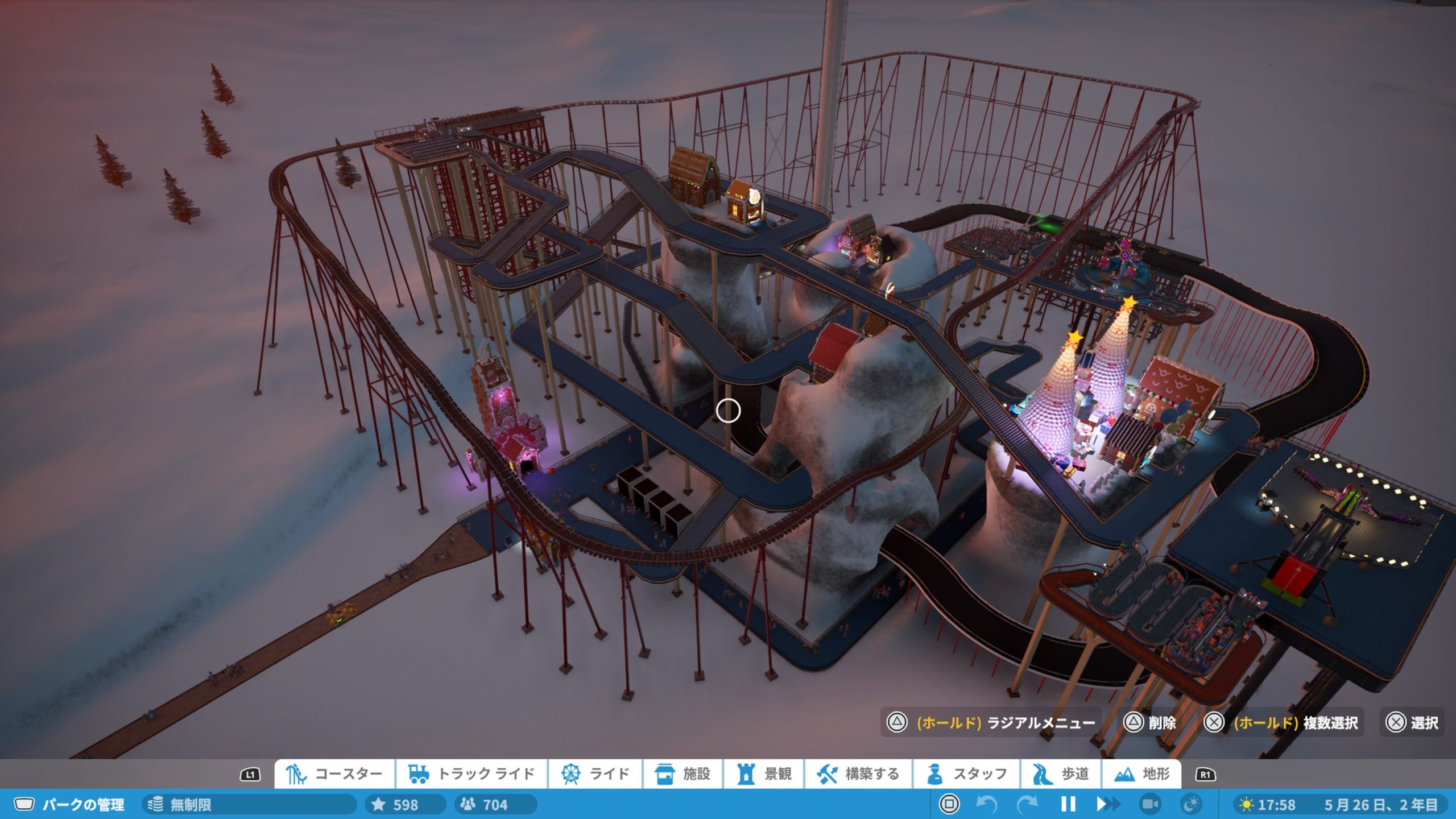Image resolution: width=1456 pixels, height=819 pixels.
Task: Select the スタッフ staff tab
Action: (x=966, y=774)
